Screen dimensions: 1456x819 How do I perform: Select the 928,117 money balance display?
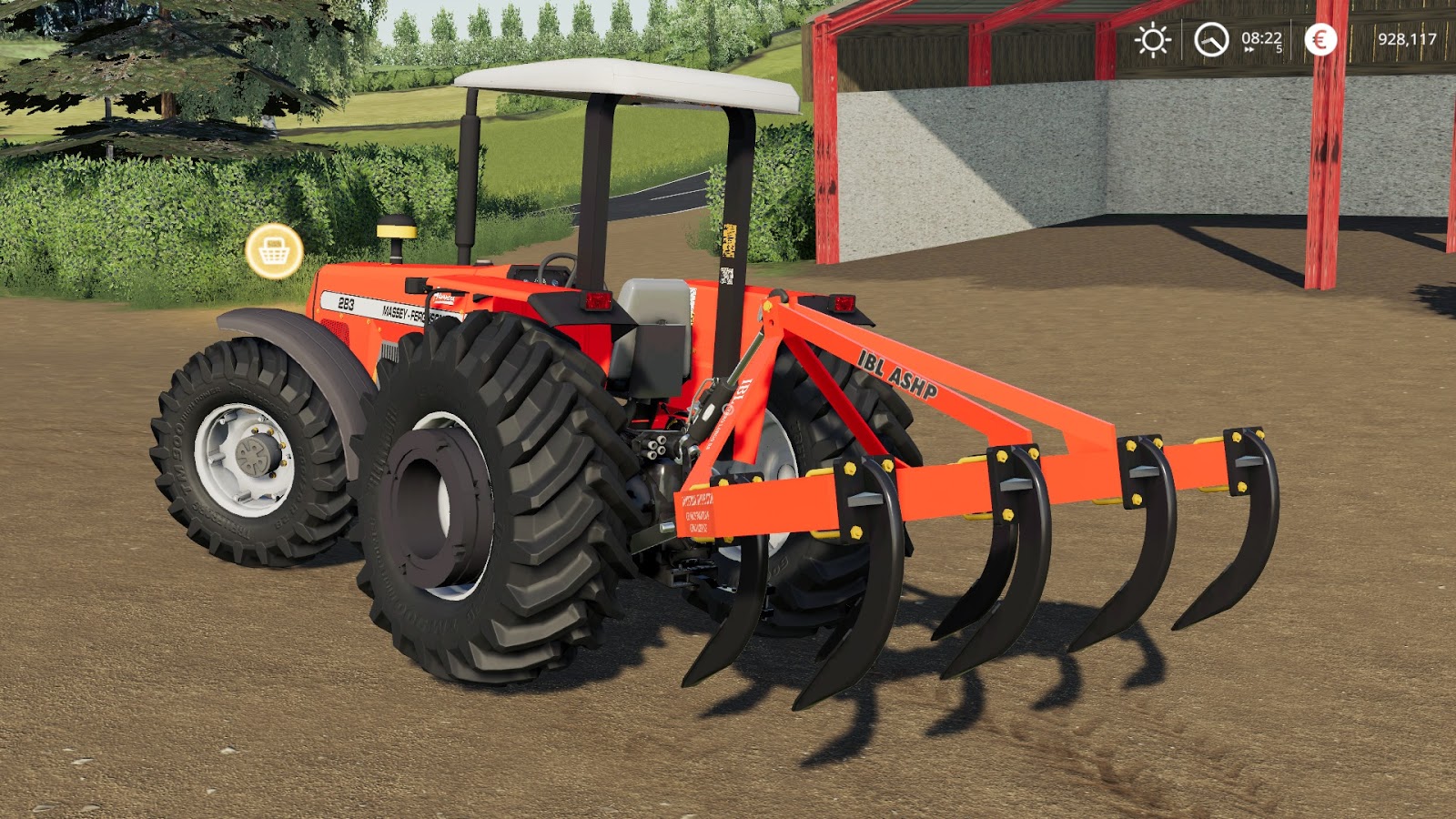1407,40
